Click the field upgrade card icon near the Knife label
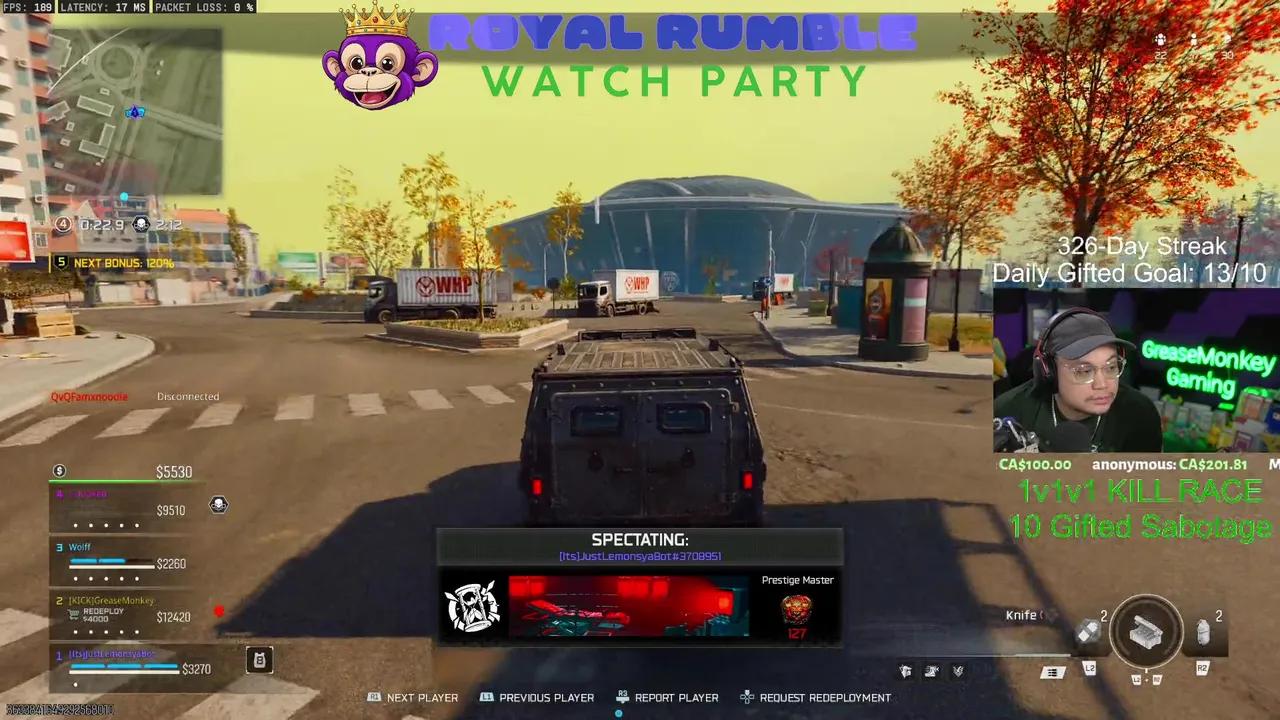The image size is (1280, 720). tap(1052, 673)
